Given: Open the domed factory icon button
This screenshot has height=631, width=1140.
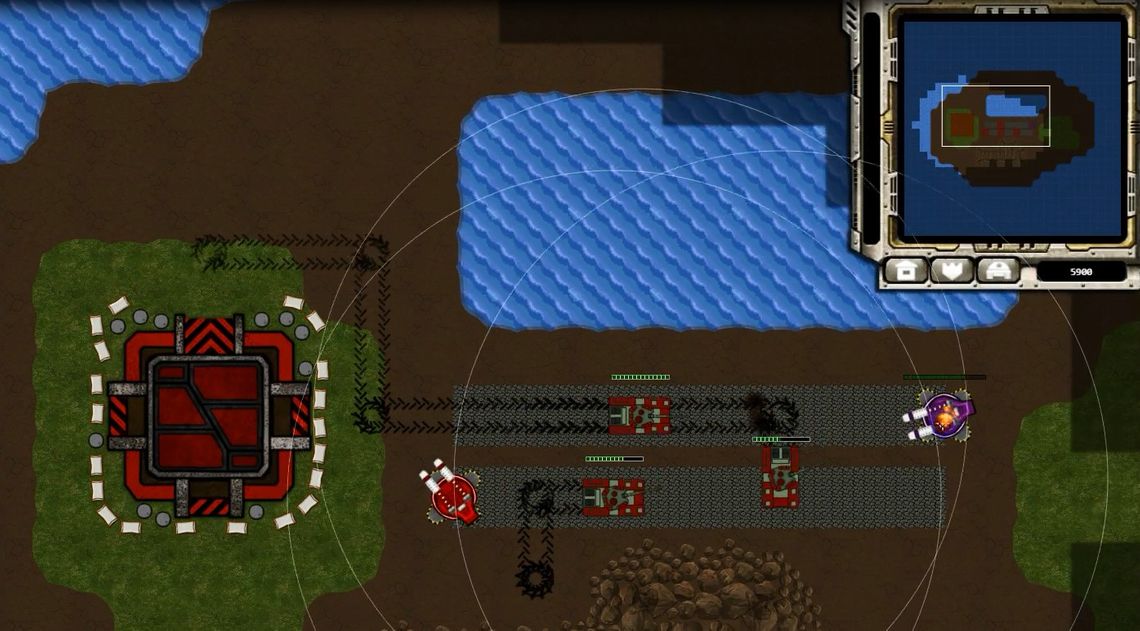Looking at the screenshot, I should point(997,270).
